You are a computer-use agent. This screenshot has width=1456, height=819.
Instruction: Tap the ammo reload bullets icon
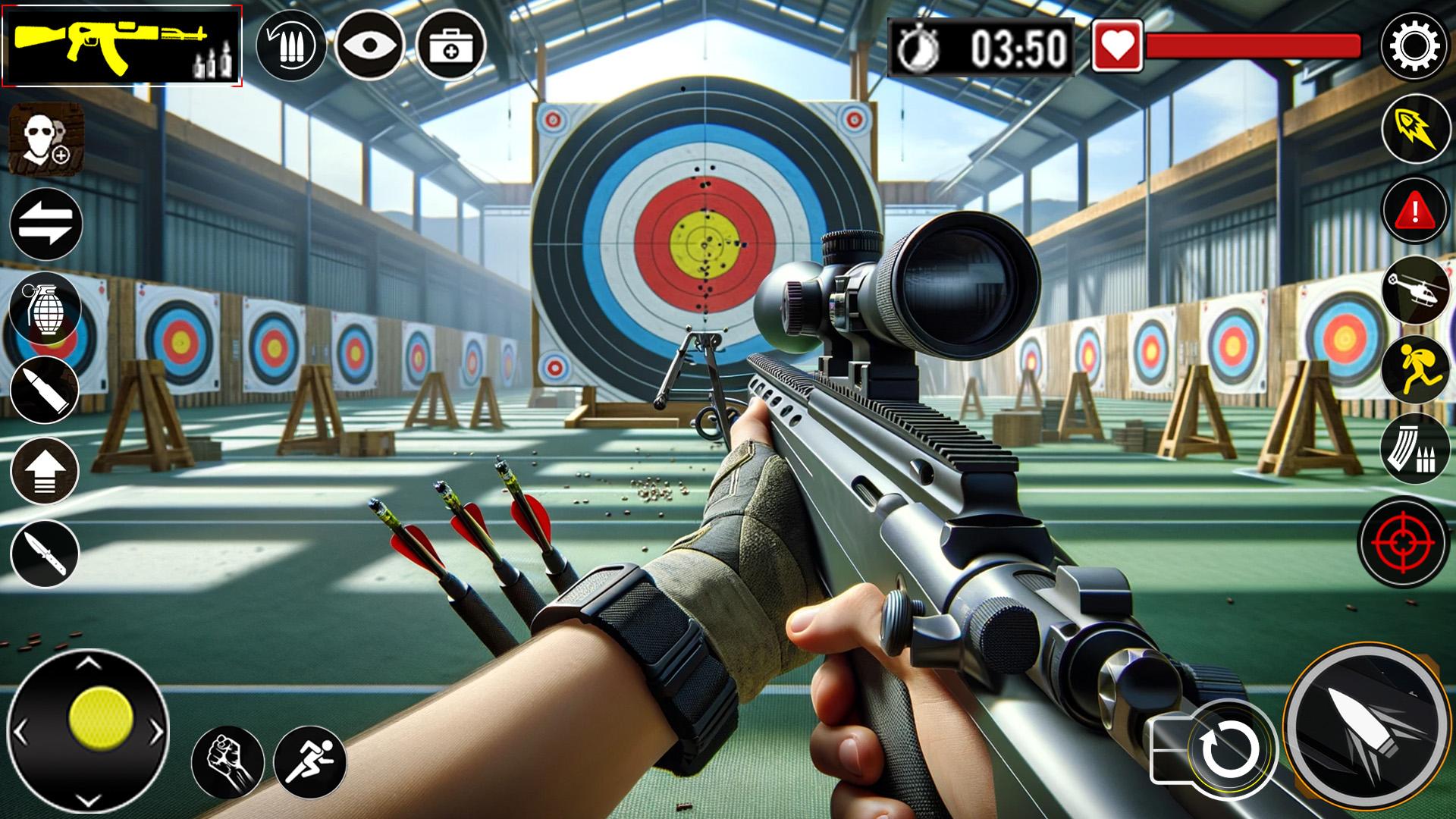click(x=291, y=45)
